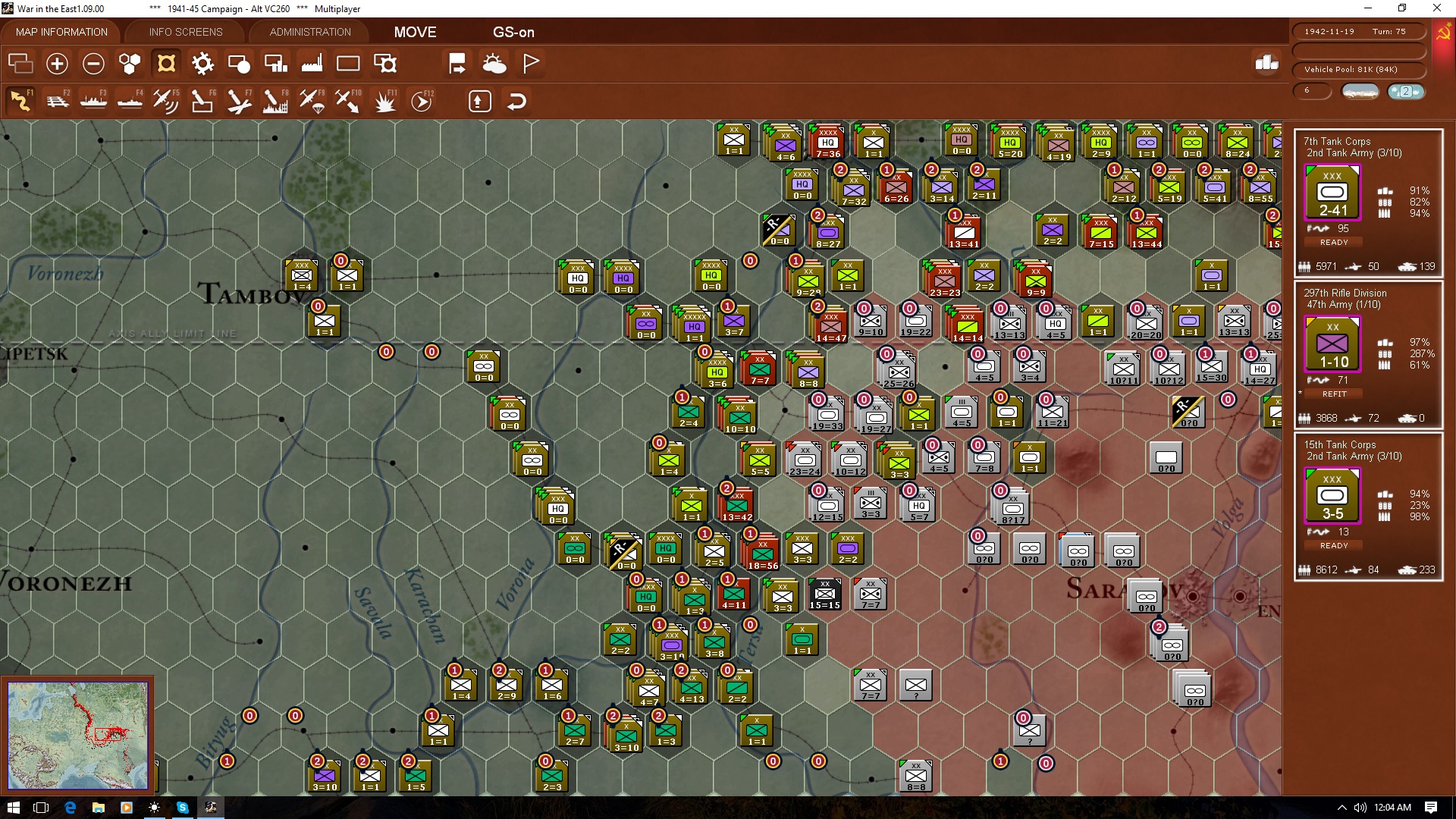Toggle the GS-on setting
1456x819 pixels.
[x=514, y=33]
